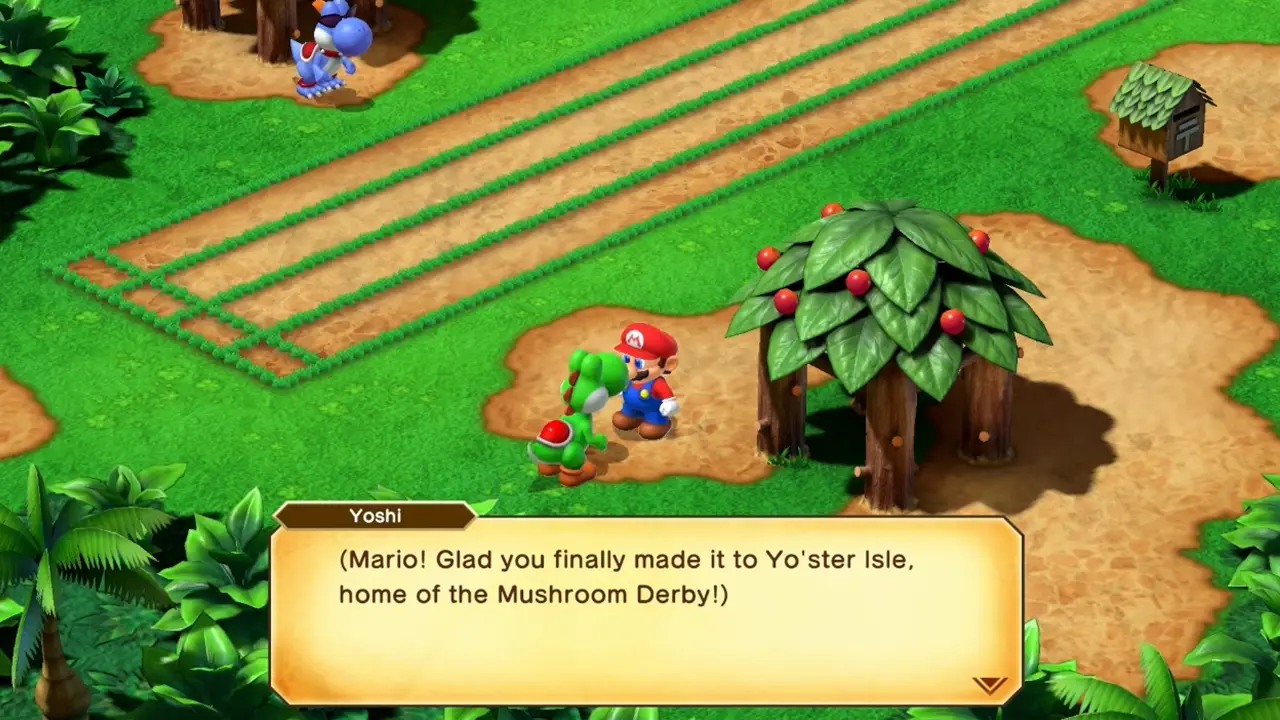1280x720 pixels.
Task: Click the leafy roof of the mailbox hut
Action: [x=1150, y=95]
